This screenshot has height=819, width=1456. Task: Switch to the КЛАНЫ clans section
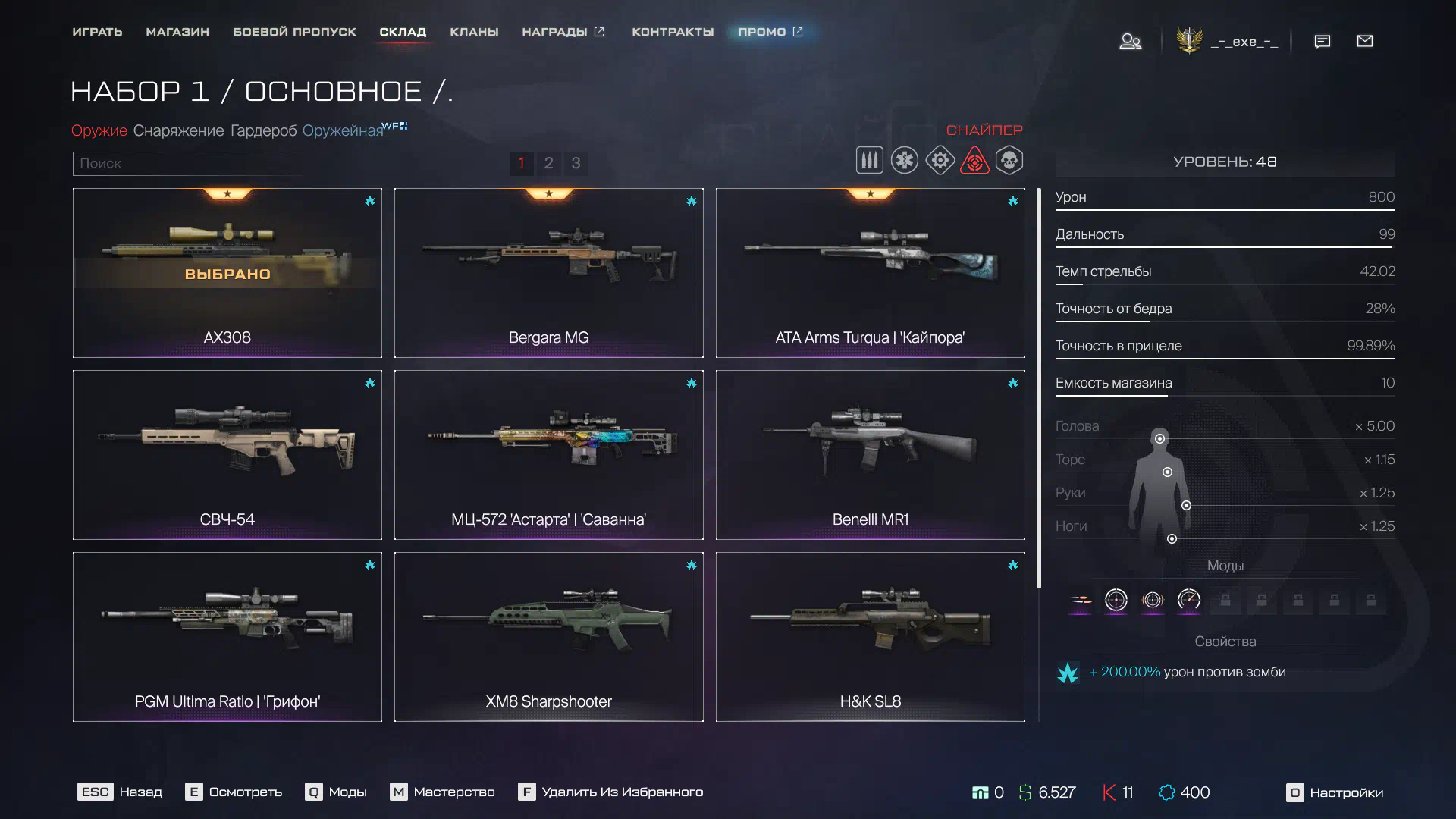pos(474,32)
